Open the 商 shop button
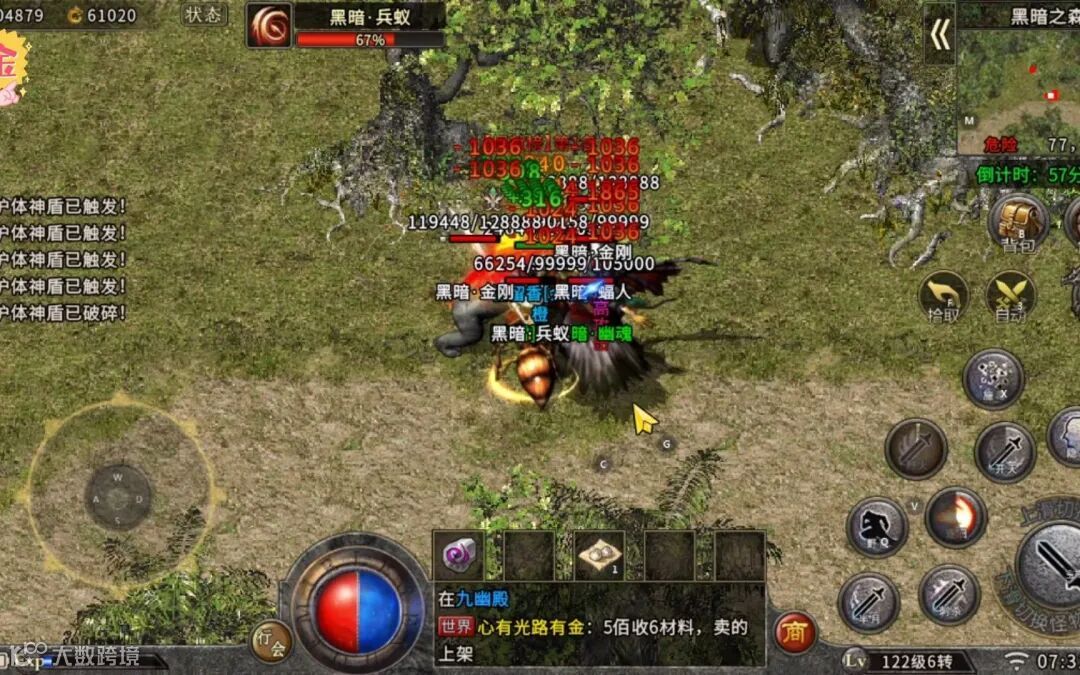The image size is (1080, 675). point(795,633)
